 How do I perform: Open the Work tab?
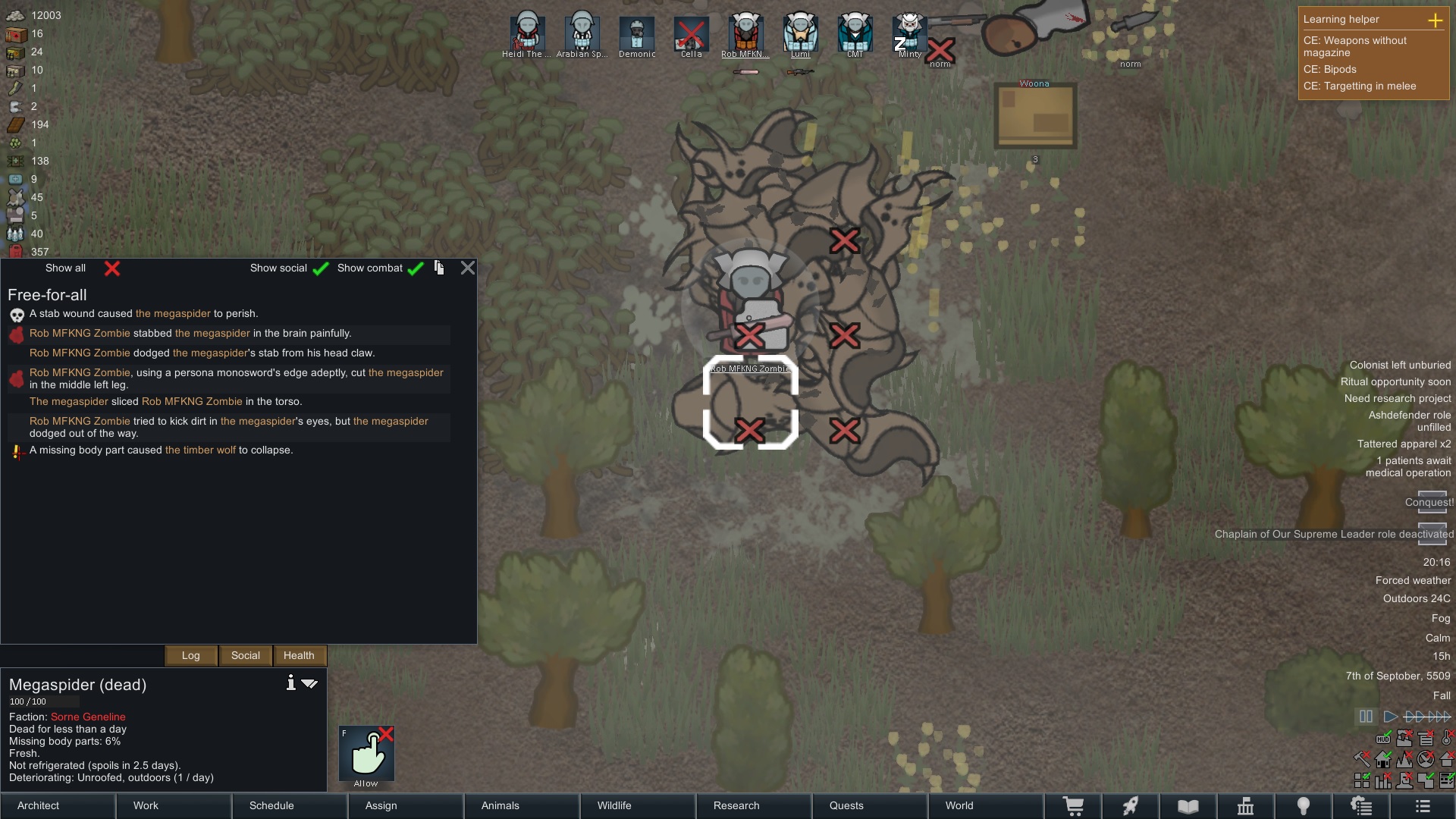174,805
